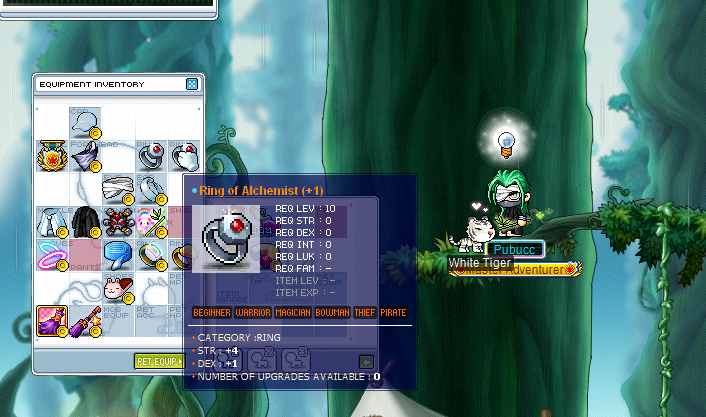Select the black overcoat equipment slot
706x417 pixels.
84,220
